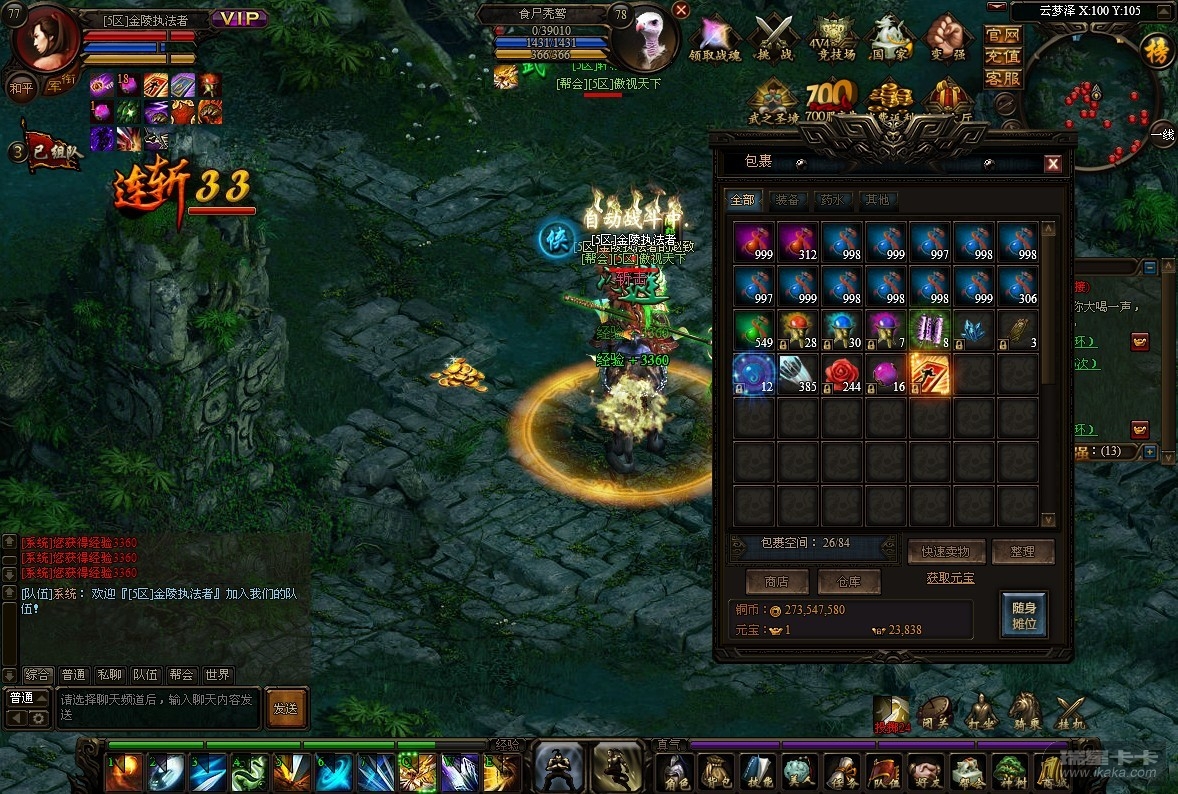The width and height of the screenshot is (1178, 794).
Task: Switch chat to the 世界 world channel
Action: (217, 675)
